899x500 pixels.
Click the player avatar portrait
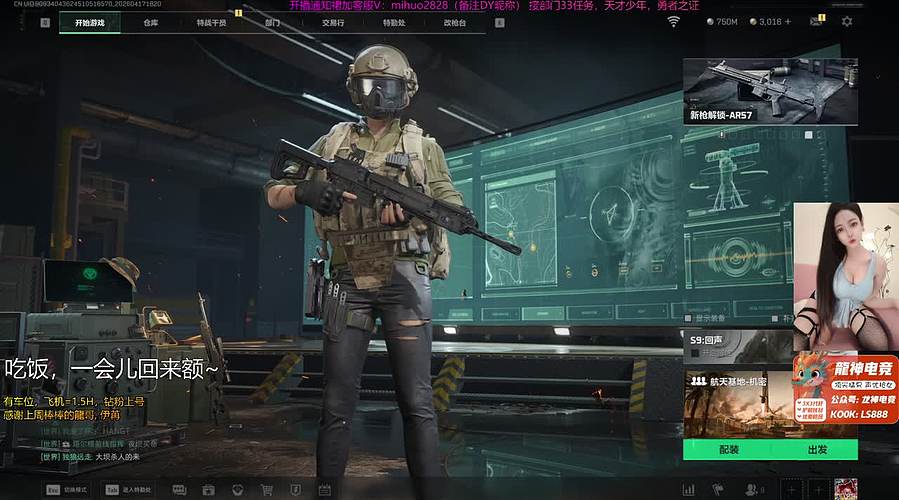tap(846, 489)
